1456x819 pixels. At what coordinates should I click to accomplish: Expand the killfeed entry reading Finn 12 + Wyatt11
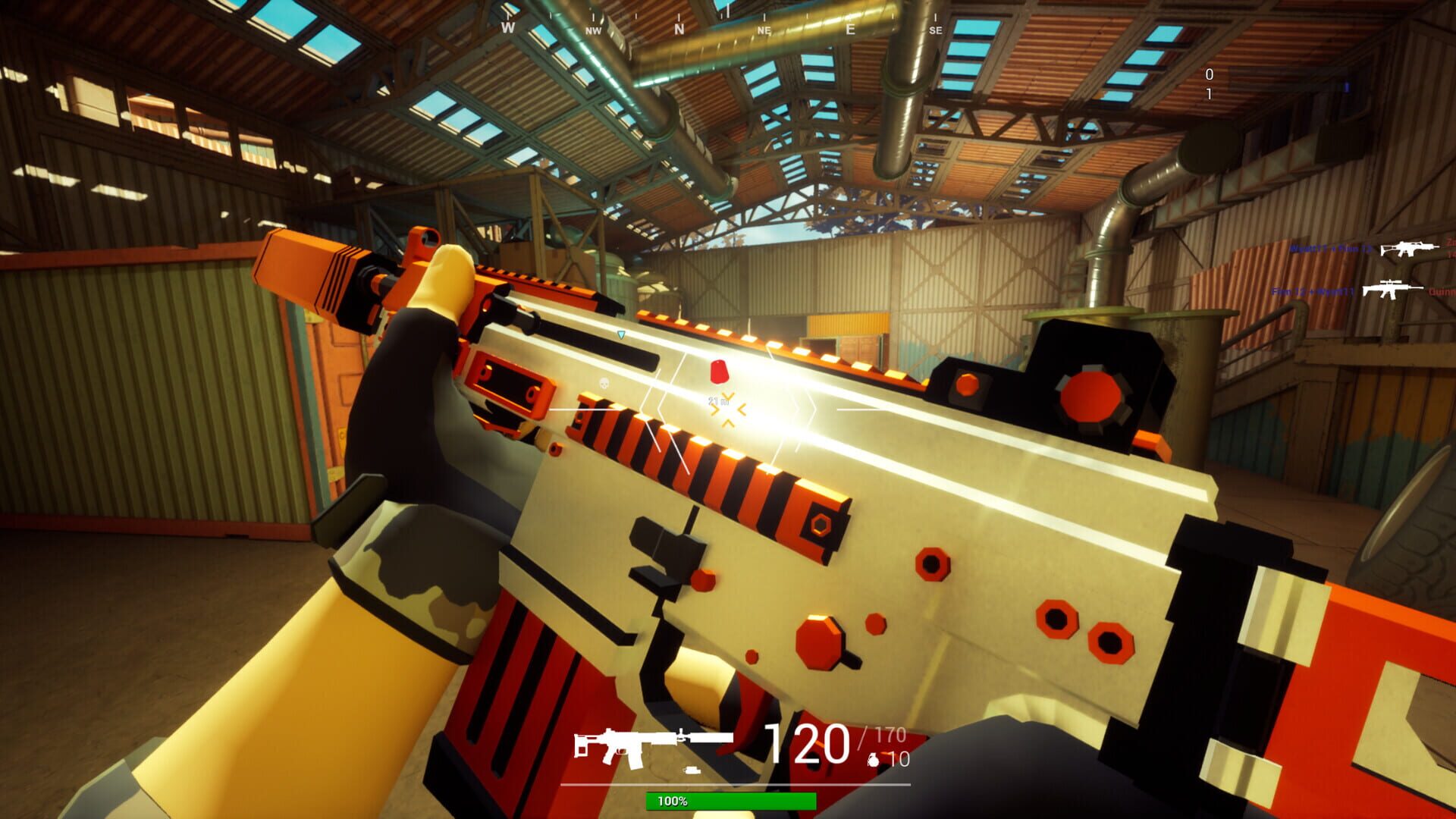point(1312,292)
